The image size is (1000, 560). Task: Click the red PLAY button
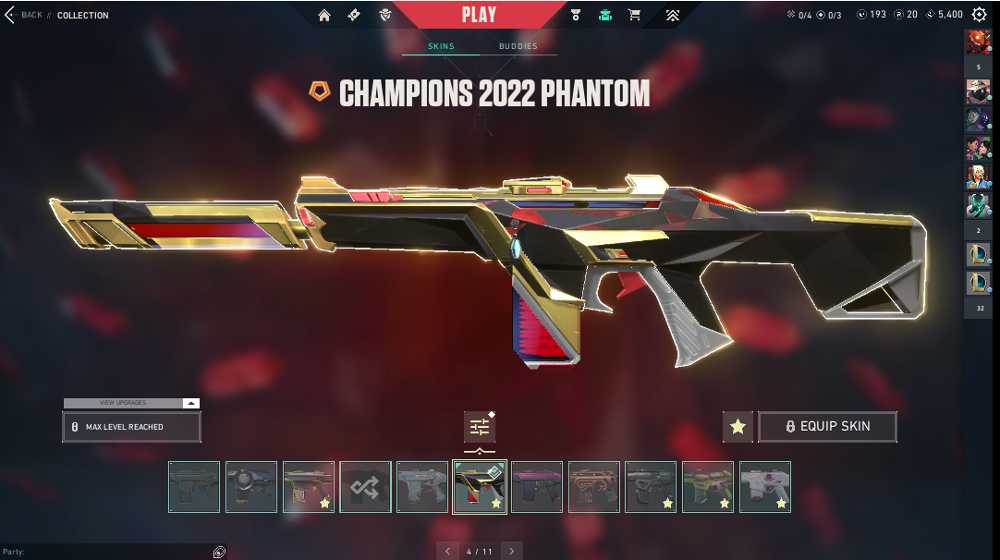point(479,15)
